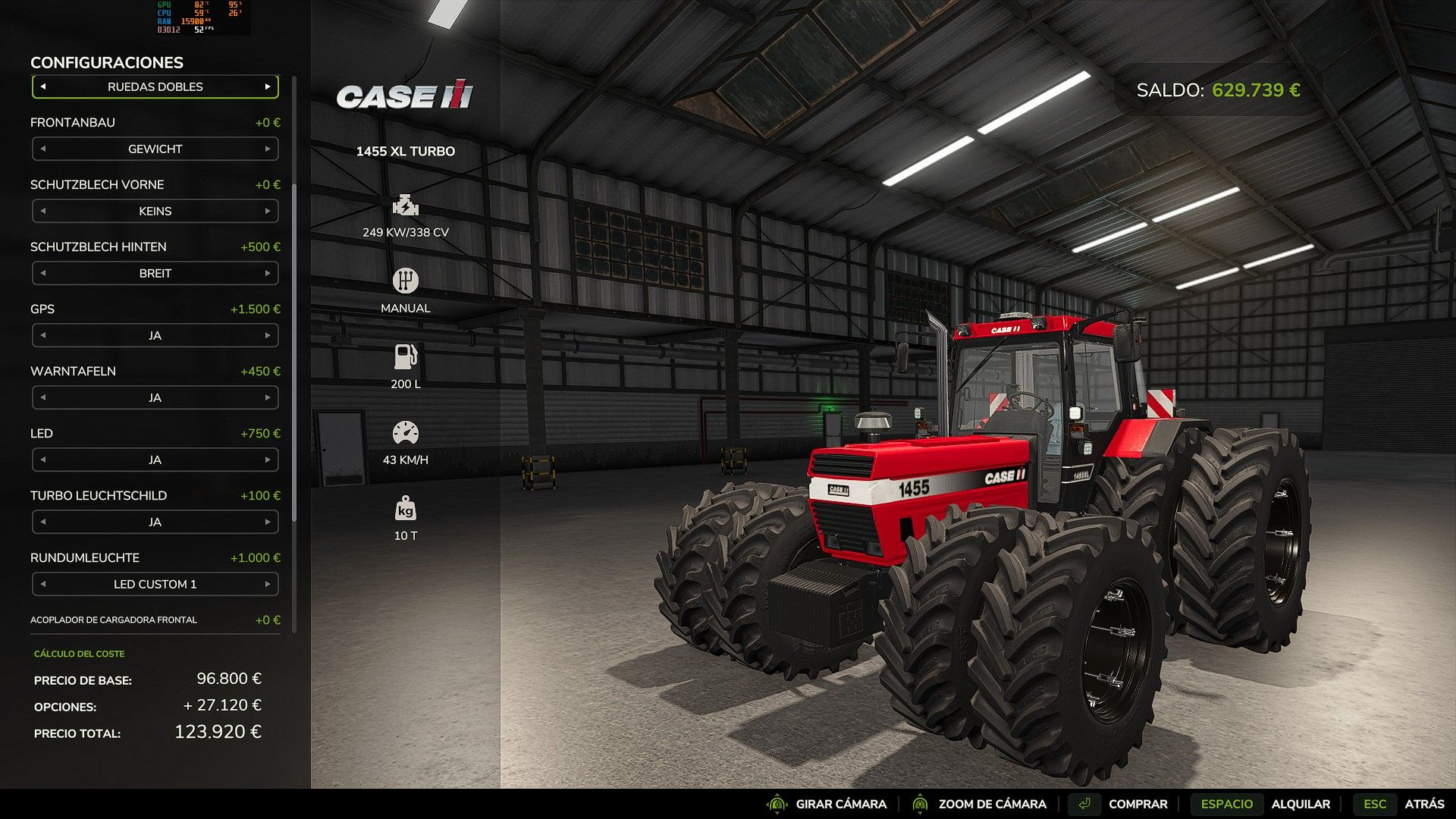
Task: Click the kg weight icon above 10 T
Action: [x=406, y=509]
